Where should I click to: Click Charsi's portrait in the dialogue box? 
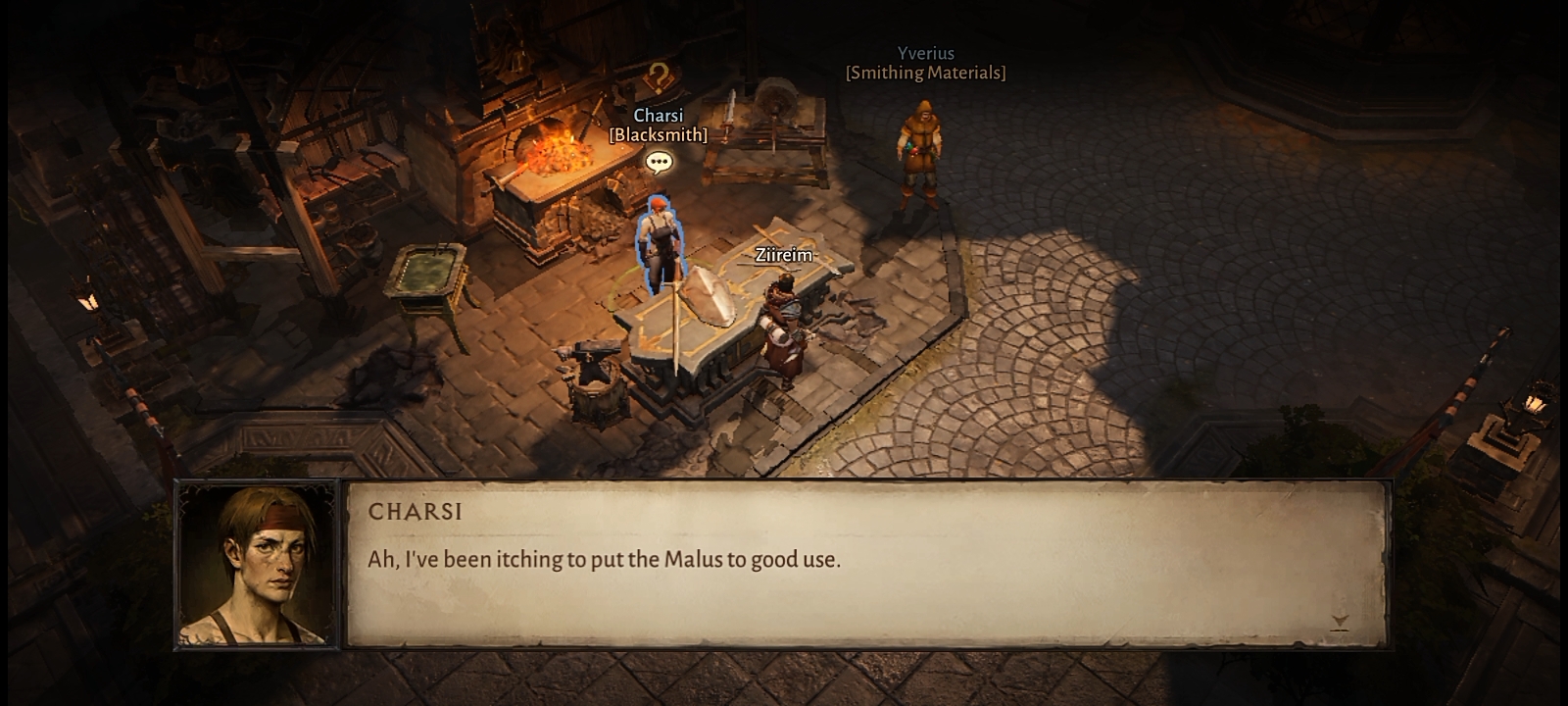(x=258, y=565)
